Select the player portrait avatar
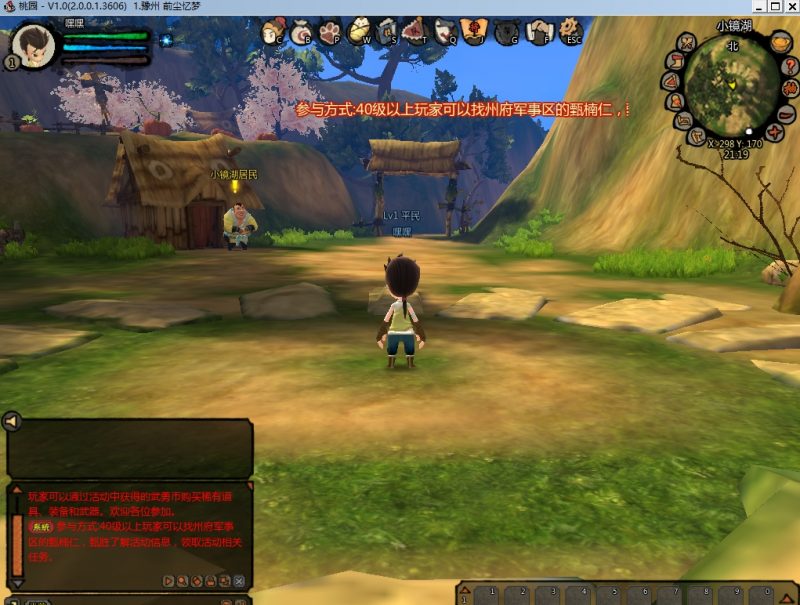Image resolution: width=800 pixels, height=605 pixels. tap(33, 45)
